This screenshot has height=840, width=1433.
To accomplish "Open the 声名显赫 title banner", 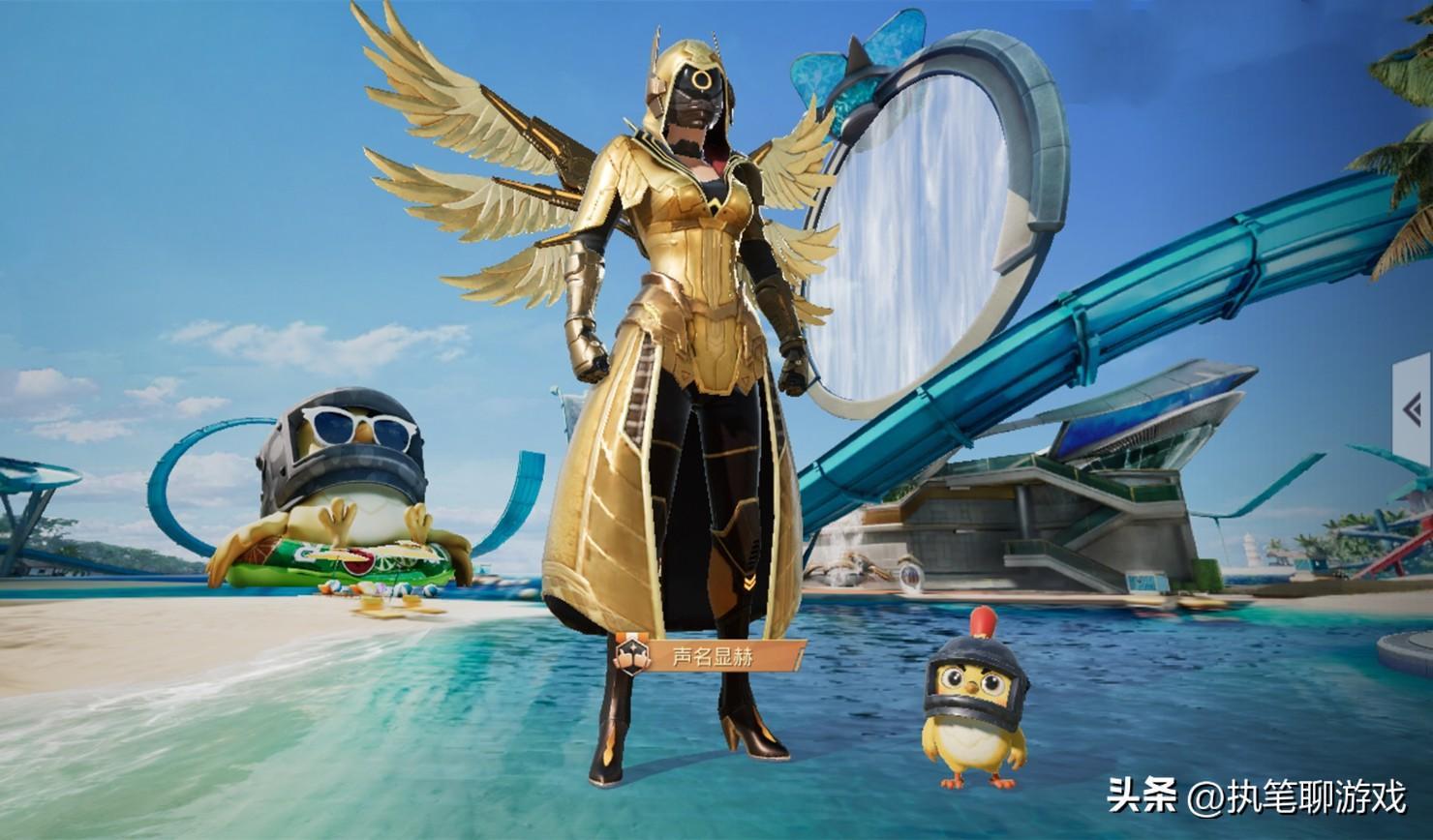I will coord(711,657).
